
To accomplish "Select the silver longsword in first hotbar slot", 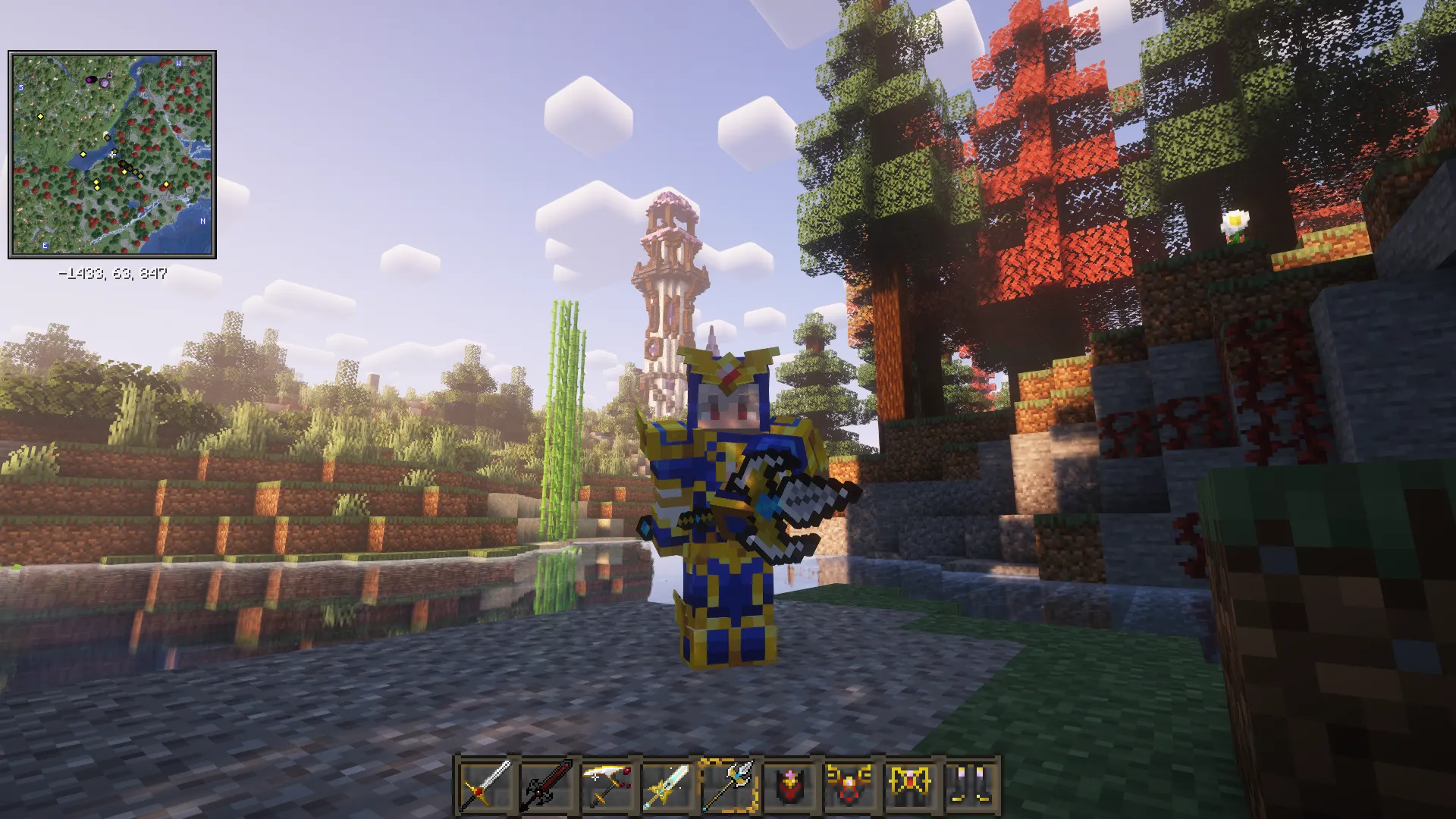I will (489, 783).
